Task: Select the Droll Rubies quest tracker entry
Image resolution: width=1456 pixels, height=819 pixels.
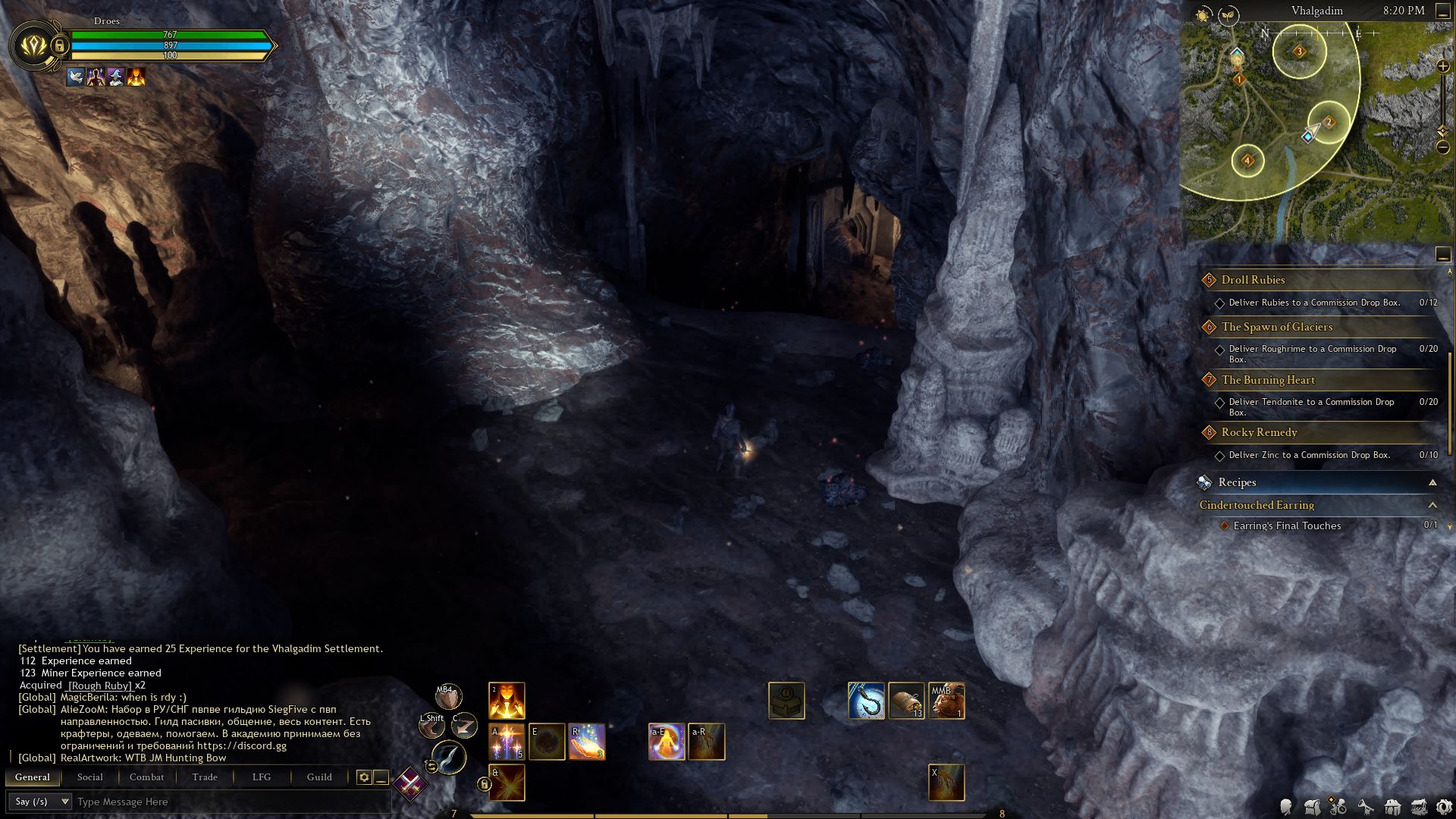Action: point(1253,280)
